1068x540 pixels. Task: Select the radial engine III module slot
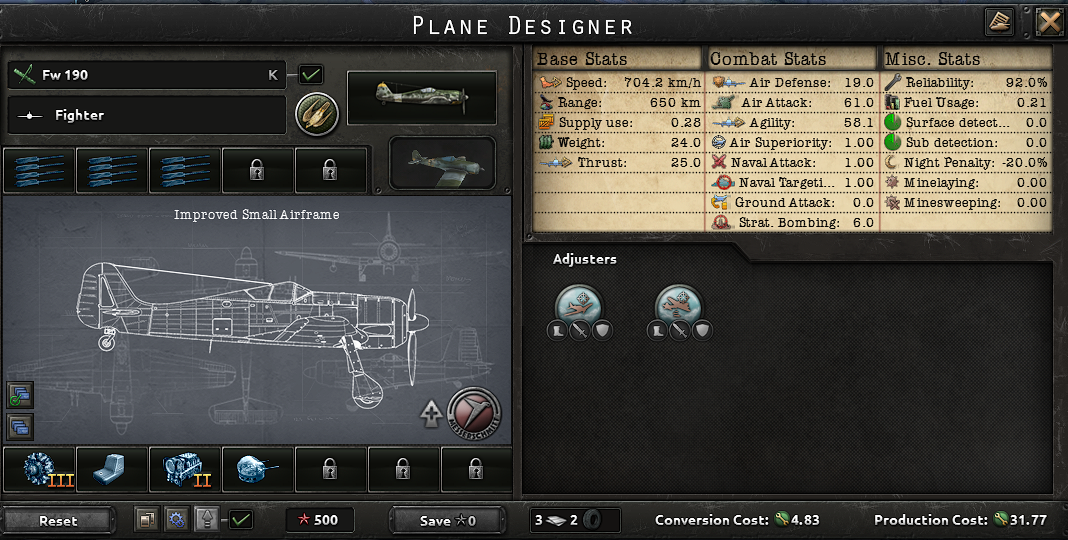coord(39,469)
